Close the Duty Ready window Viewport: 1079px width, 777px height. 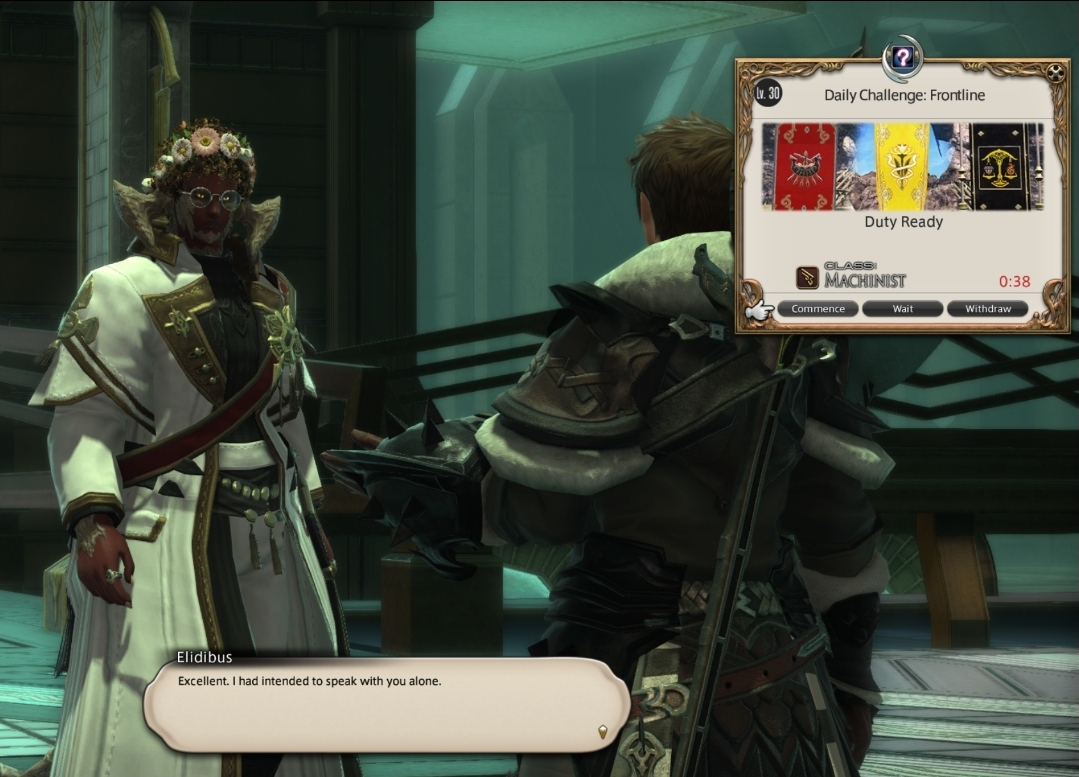(1056, 73)
